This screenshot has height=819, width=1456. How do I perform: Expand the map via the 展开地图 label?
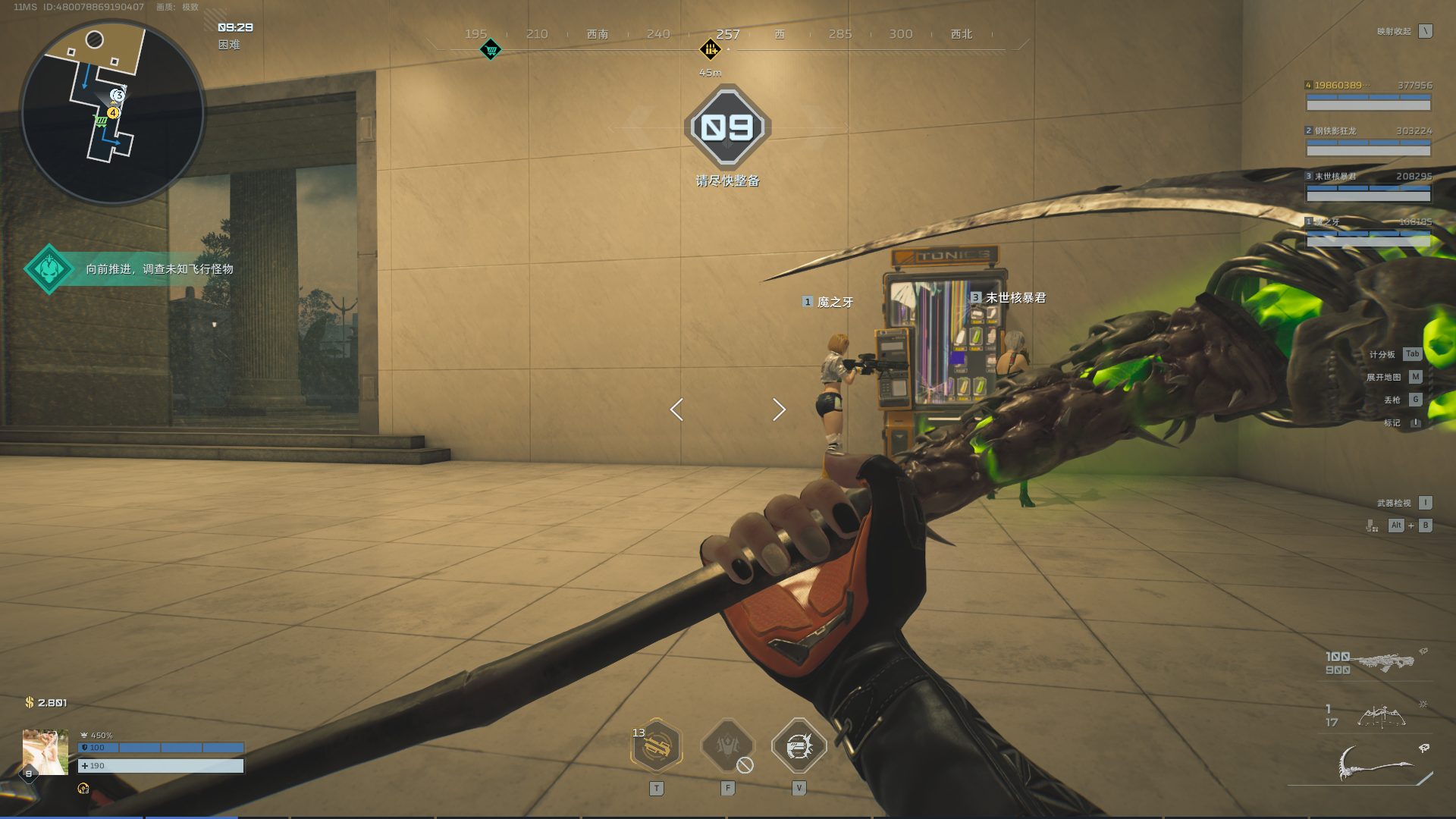coord(1383,377)
